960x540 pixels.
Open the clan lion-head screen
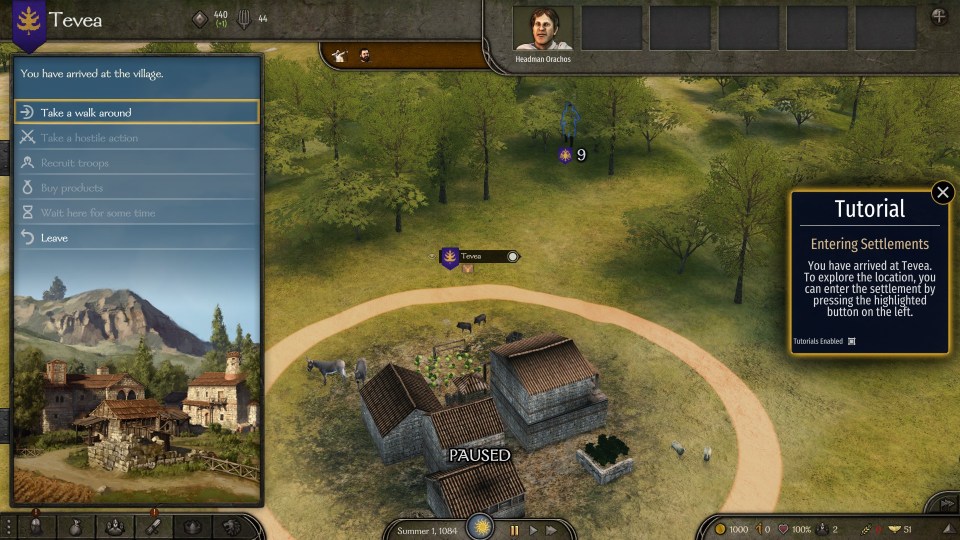click(232, 527)
